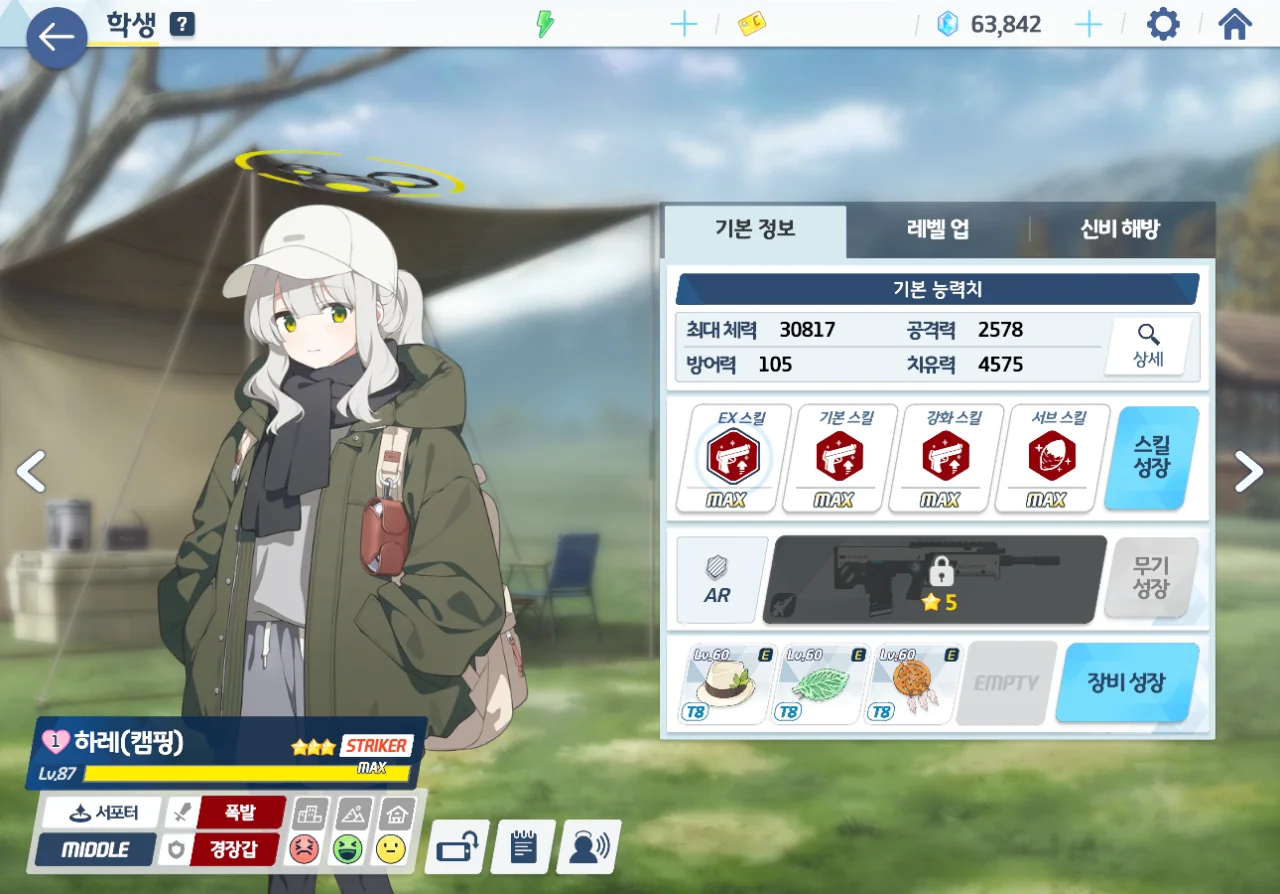Open the settings gear
The width and height of the screenshot is (1280, 894).
click(1162, 24)
